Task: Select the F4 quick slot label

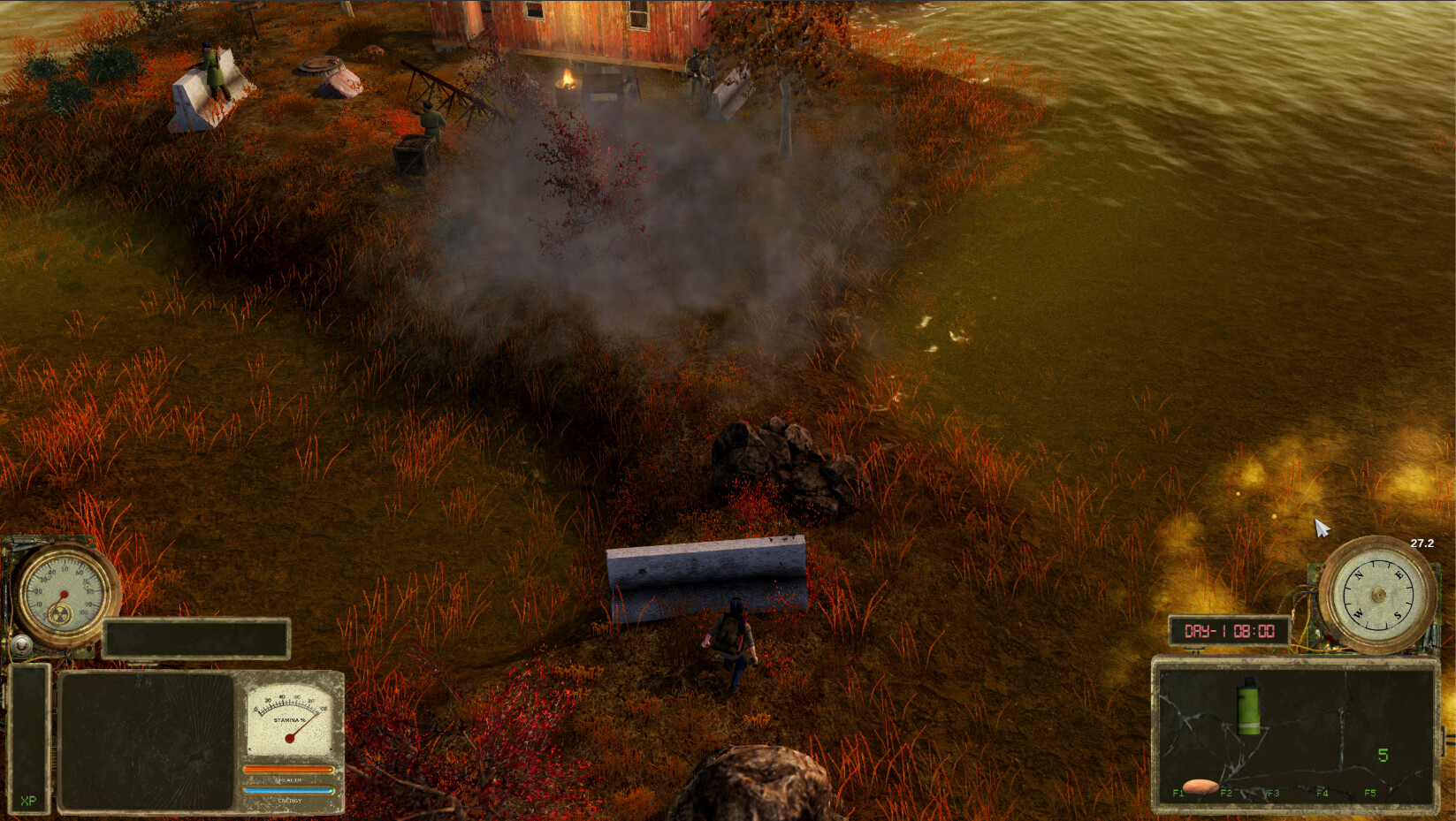Action: (x=1323, y=793)
